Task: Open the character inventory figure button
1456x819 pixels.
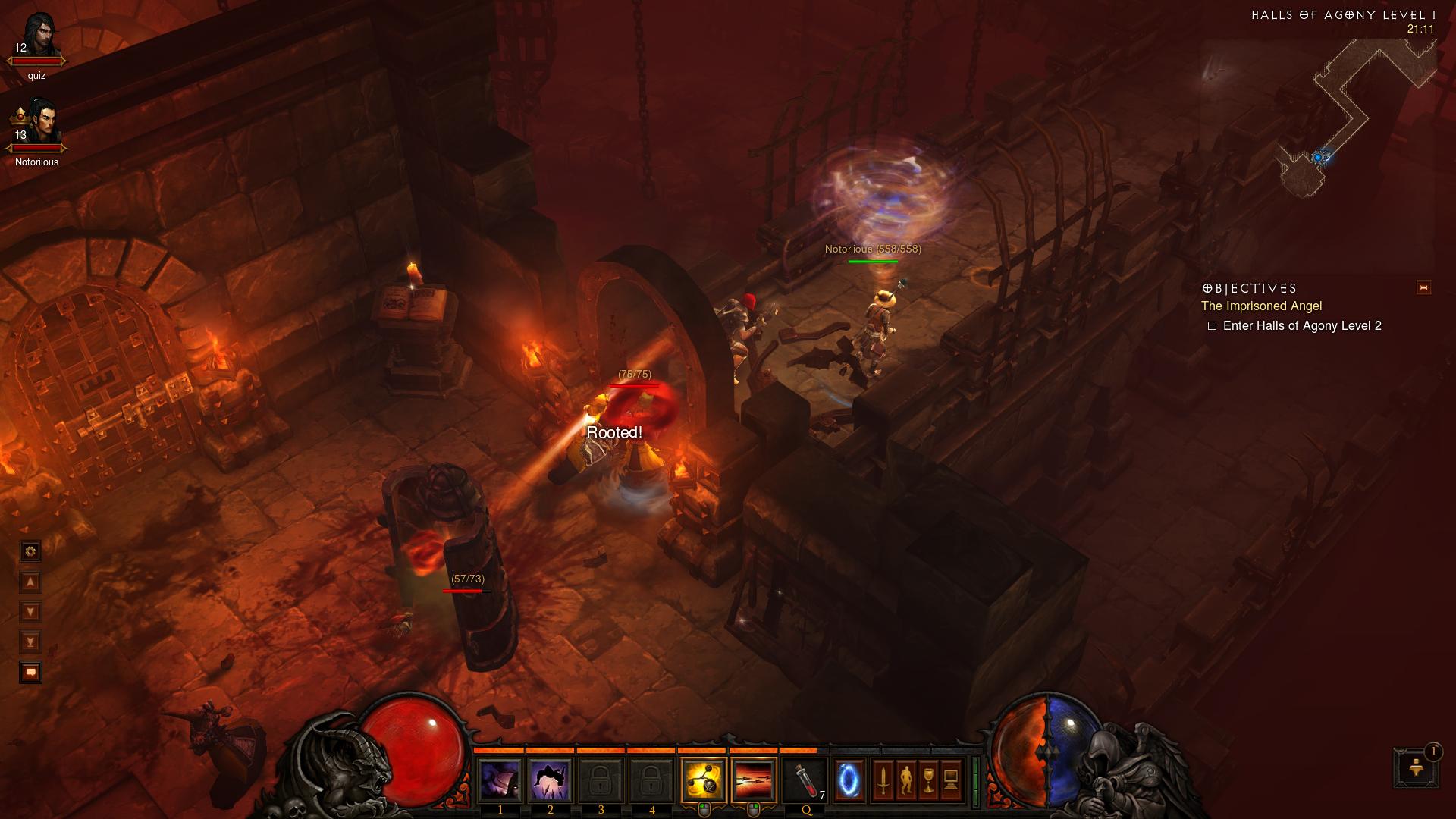Action: pyautogui.click(x=905, y=780)
